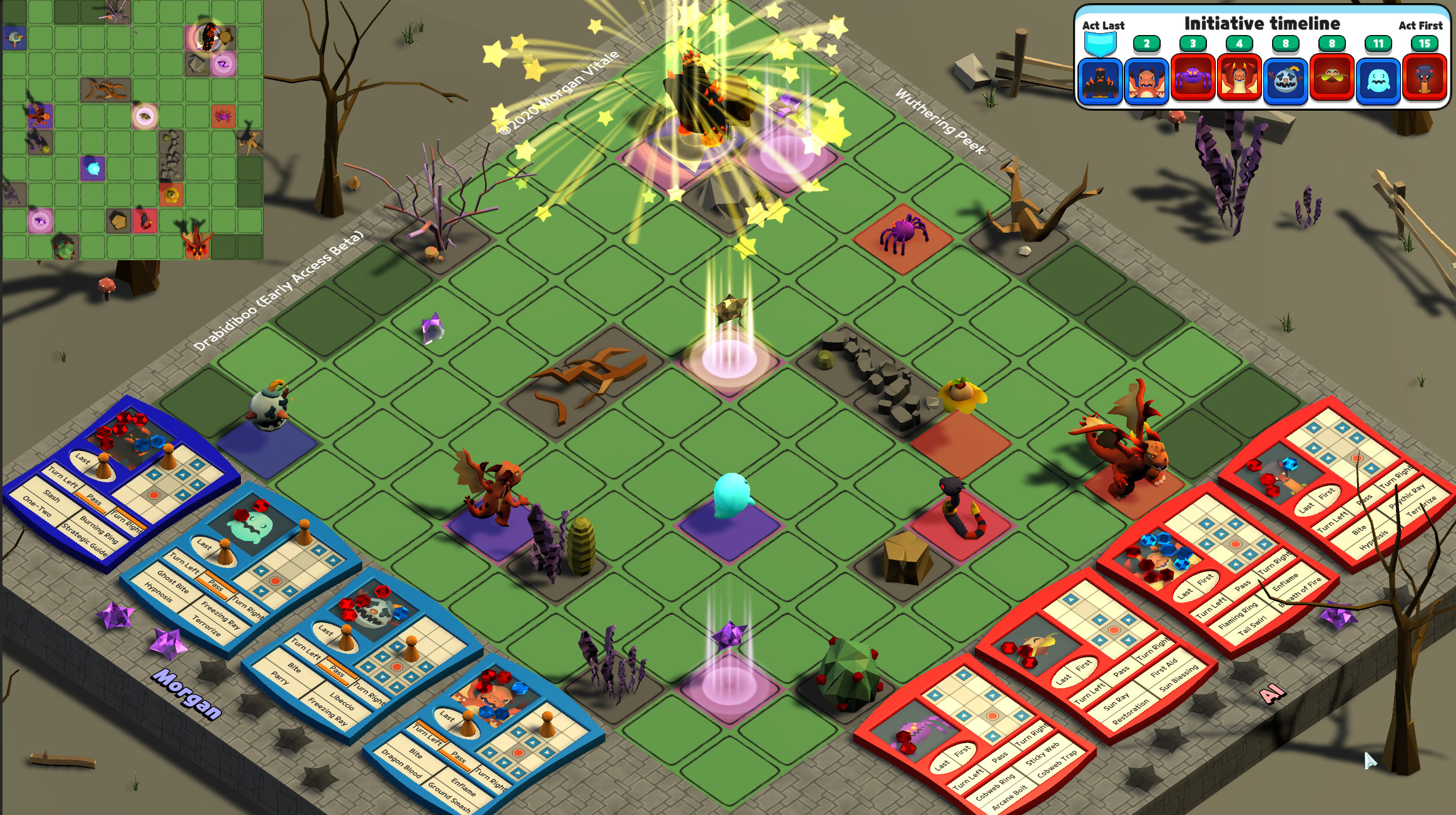Select the orange dragon with initiative 2
Viewport: 1456px width, 815px height.
1148,81
